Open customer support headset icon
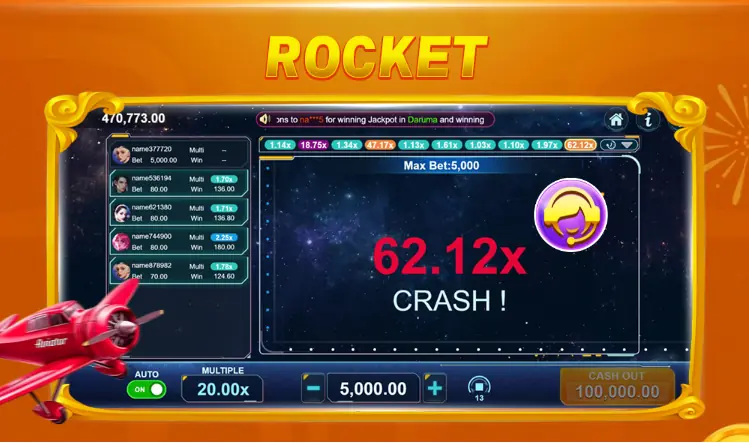Image resolution: width=749 pixels, height=443 pixels. (x=565, y=216)
